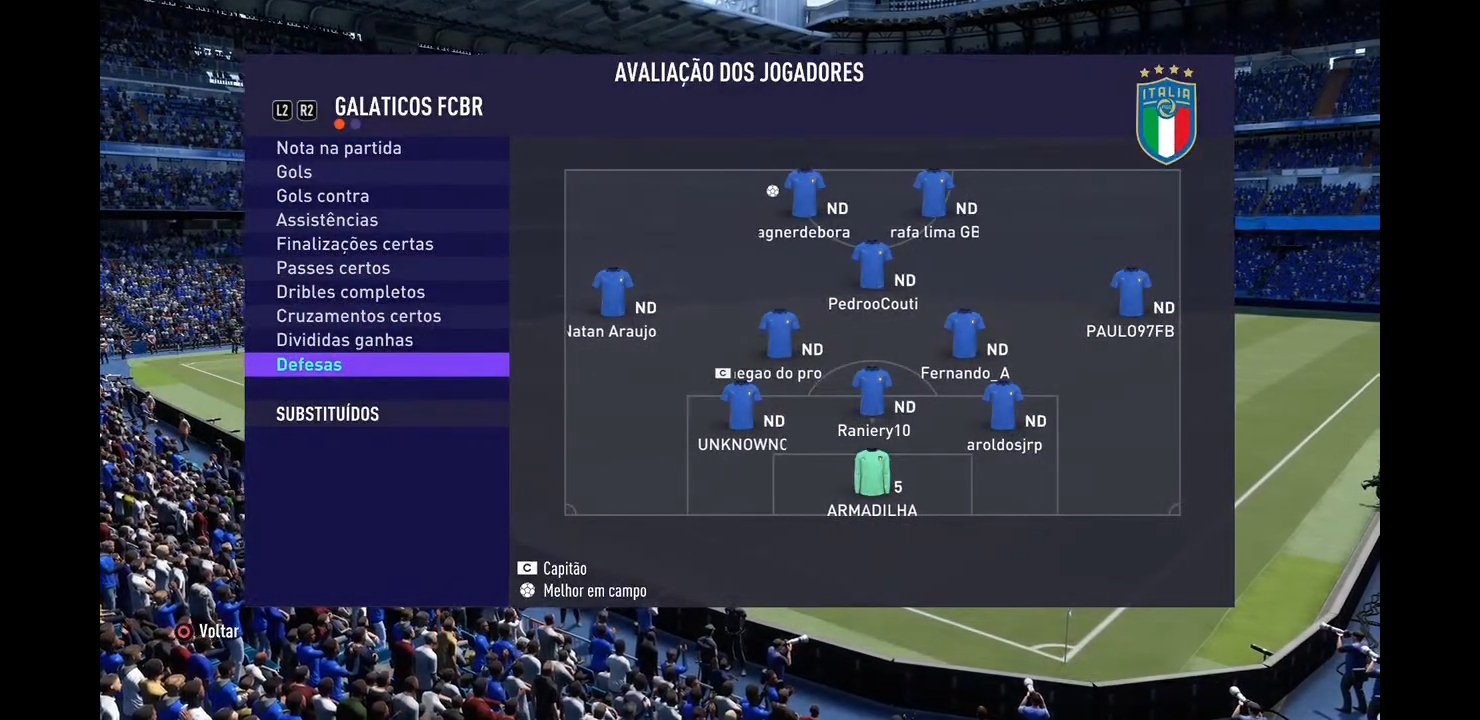Show Passes certos player stats
This screenshot has height=720, width=1480.
tap(333, 268)
